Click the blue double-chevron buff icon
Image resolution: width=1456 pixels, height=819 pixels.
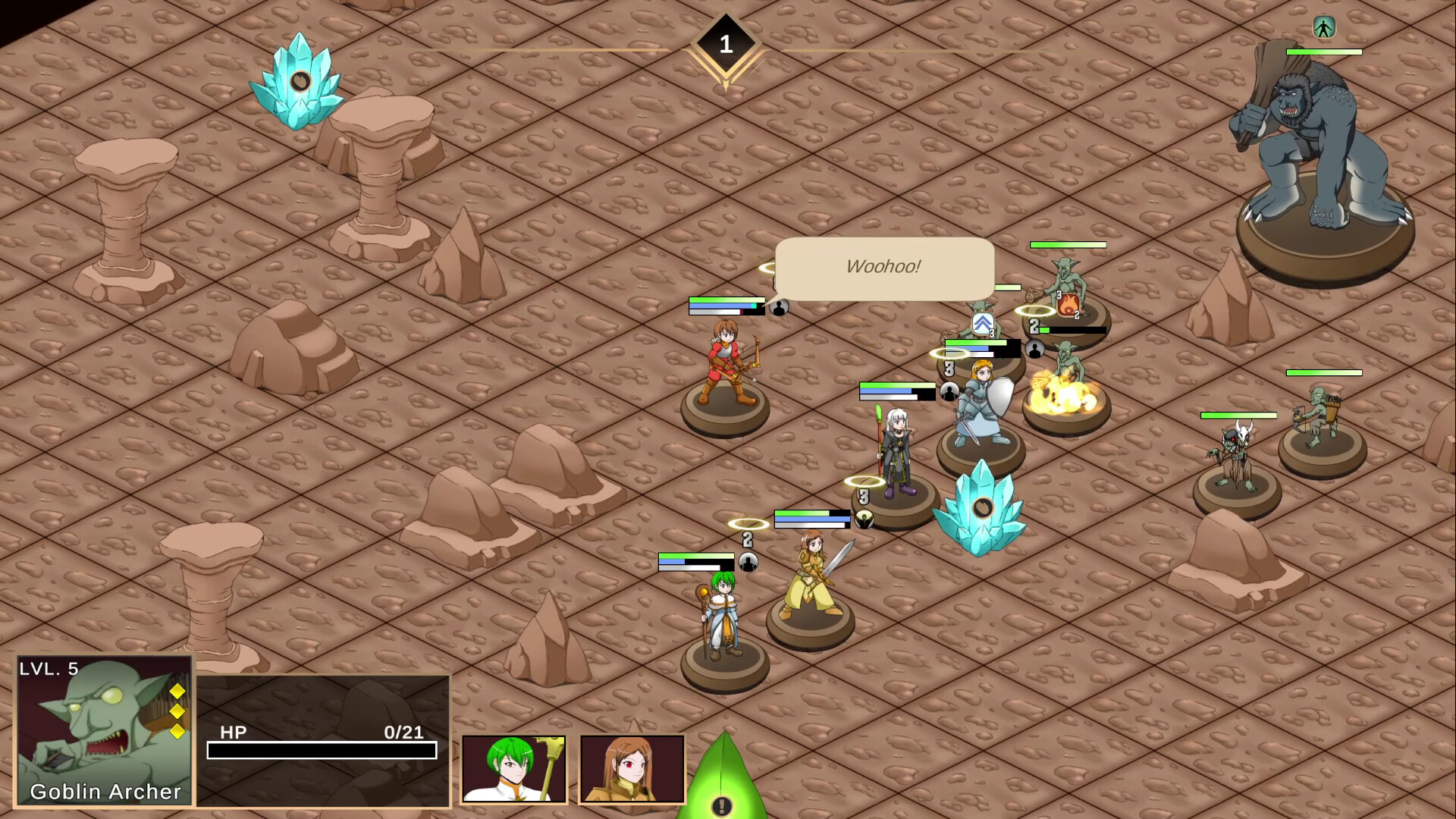coord(981,323)
